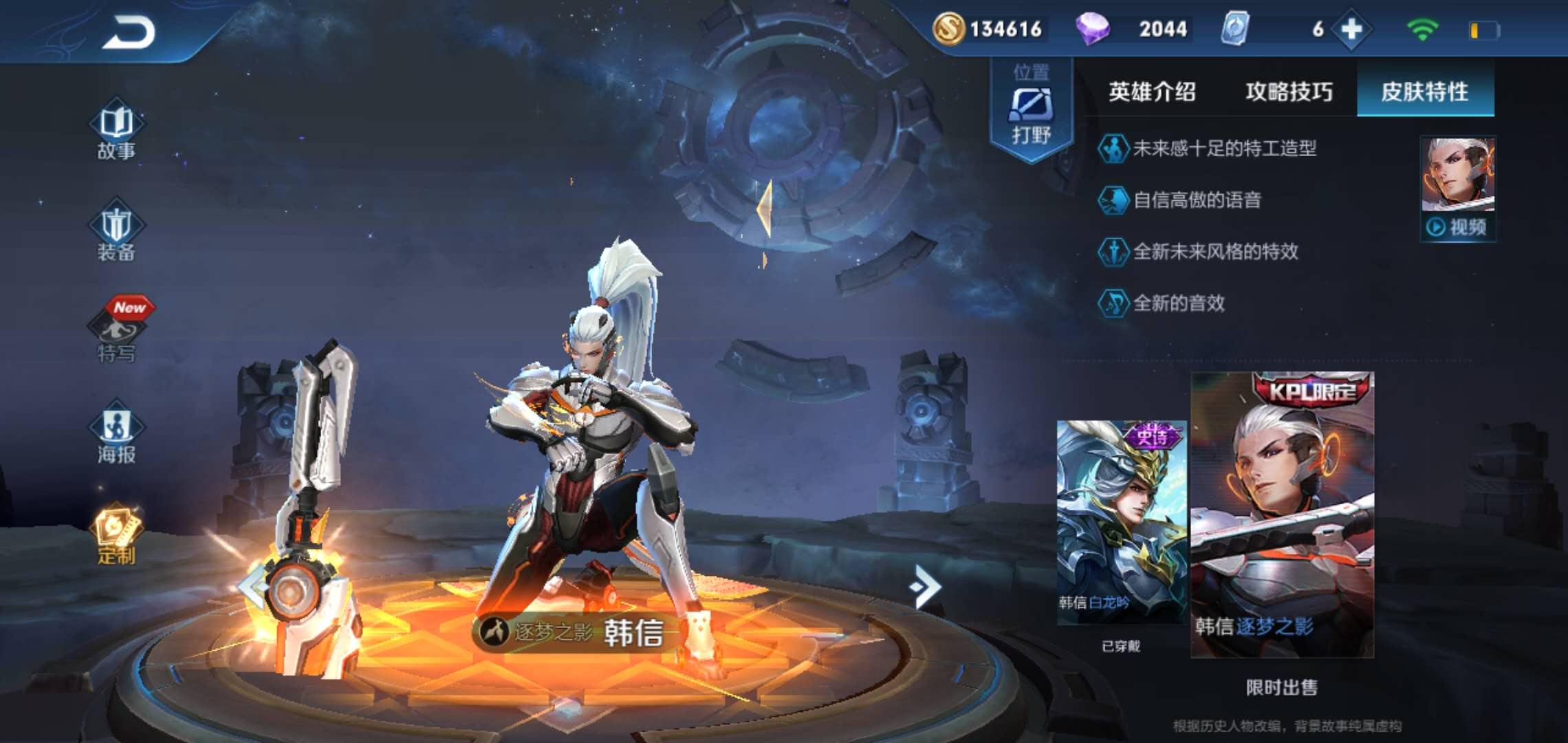Switch to the 英雄介绍 tab
This screenshot has width=1568, height=743.
1152,91
